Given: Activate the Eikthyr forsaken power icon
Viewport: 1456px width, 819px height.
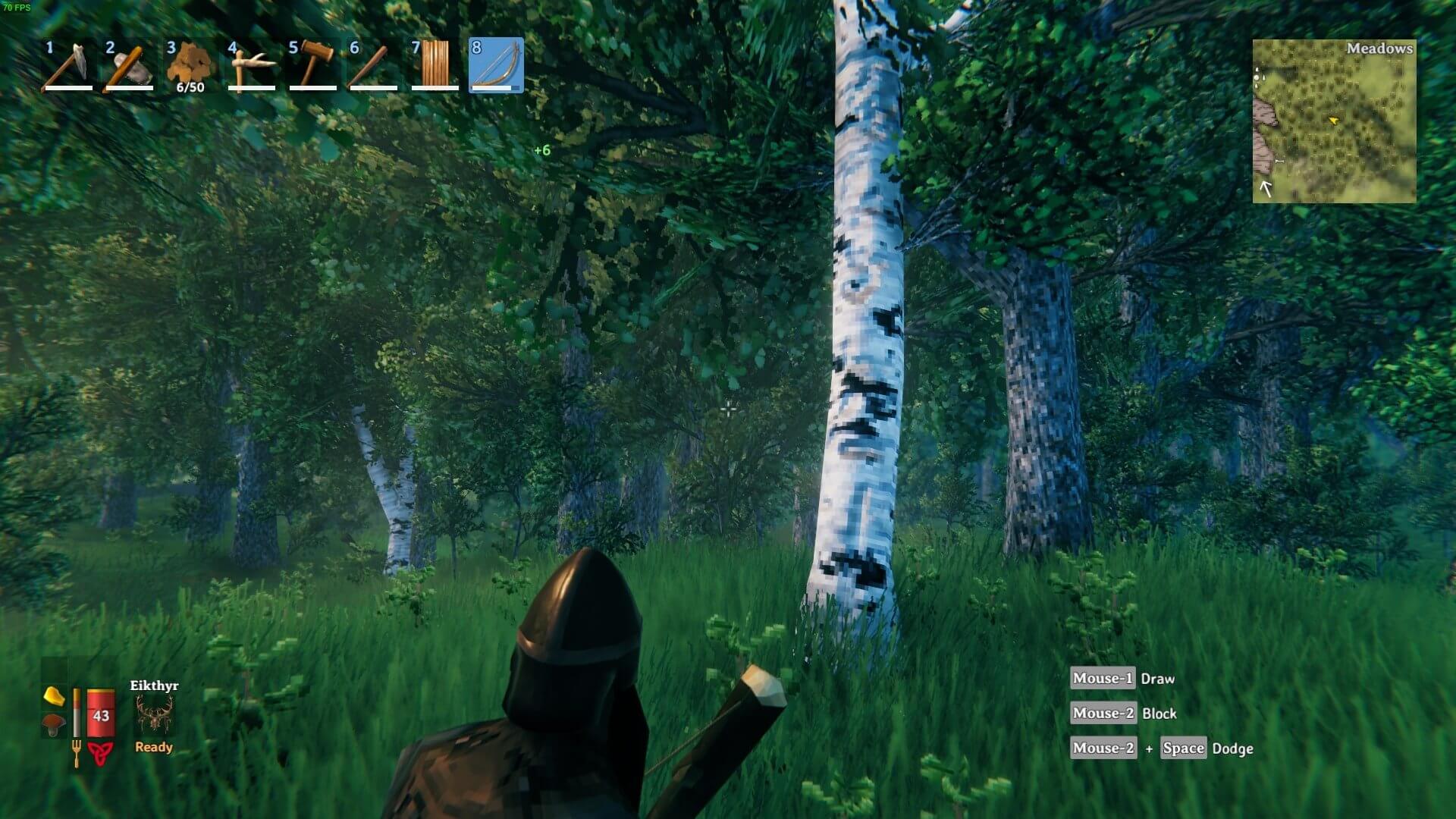Looking at the screenshot, I should (154, 714).
